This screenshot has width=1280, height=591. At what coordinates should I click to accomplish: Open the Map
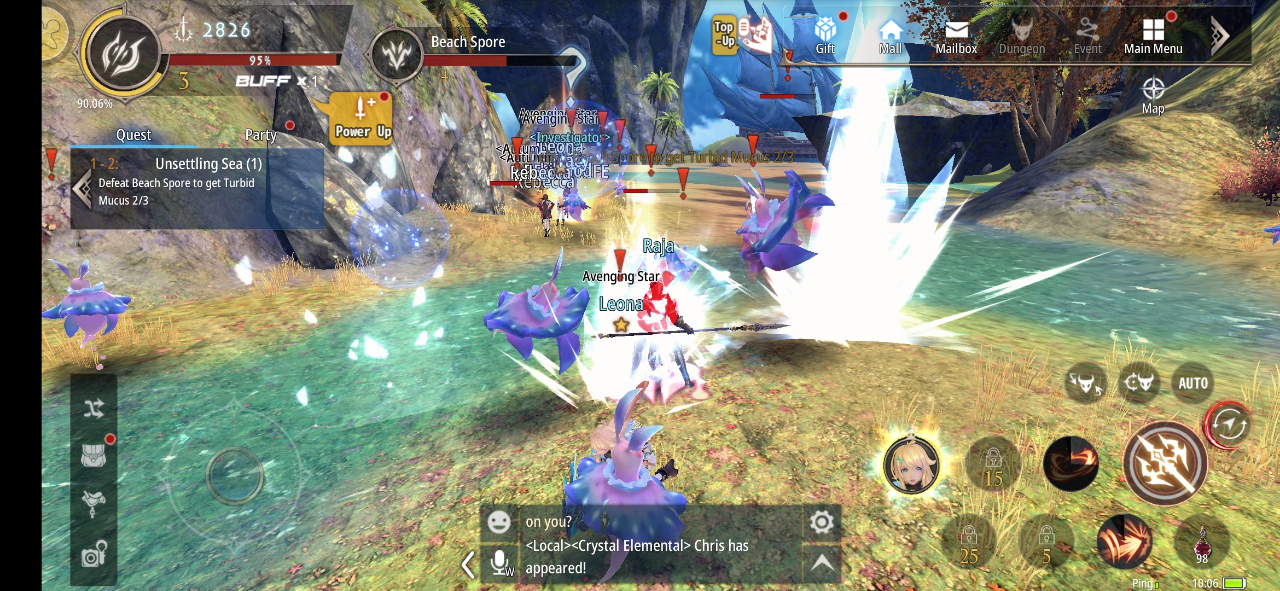pyautogui.click(x=1153, y=94)
